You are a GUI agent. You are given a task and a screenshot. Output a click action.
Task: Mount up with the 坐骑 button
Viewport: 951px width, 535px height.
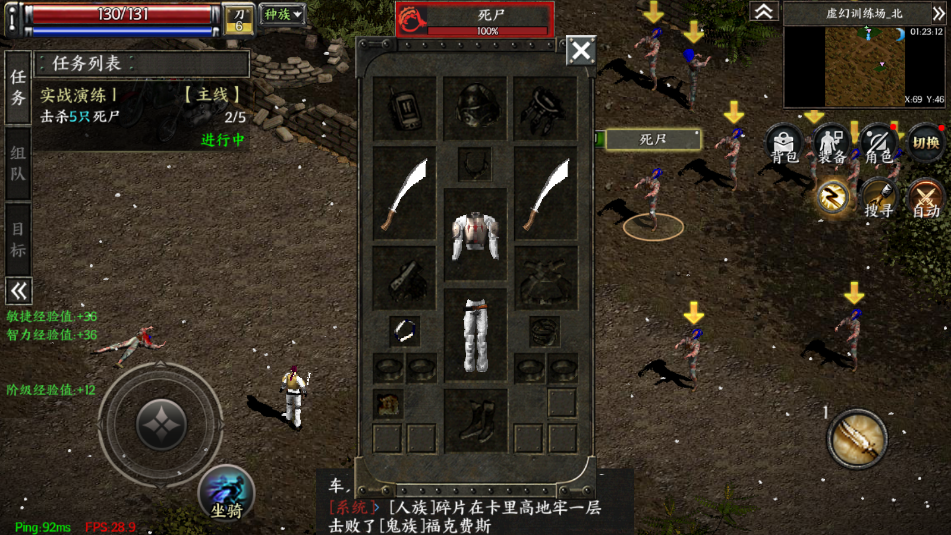(x=226, y=493)
